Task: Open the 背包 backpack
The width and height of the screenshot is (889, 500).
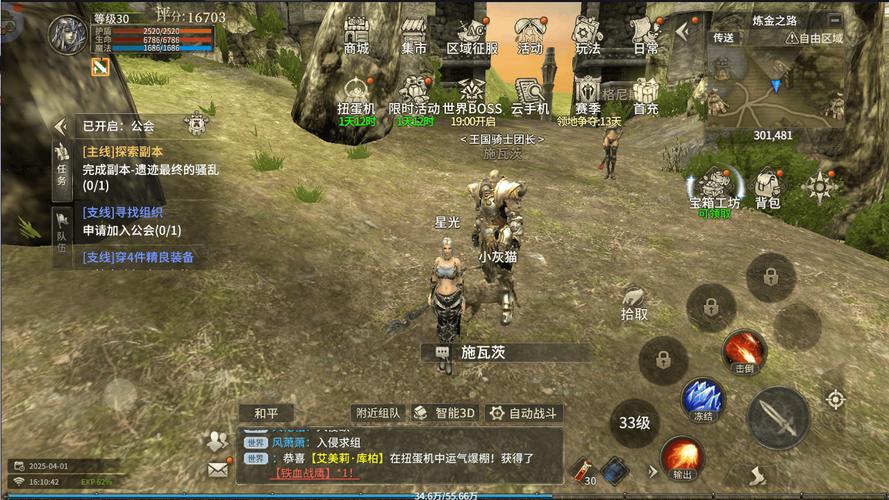Action: tap(767, 187)
